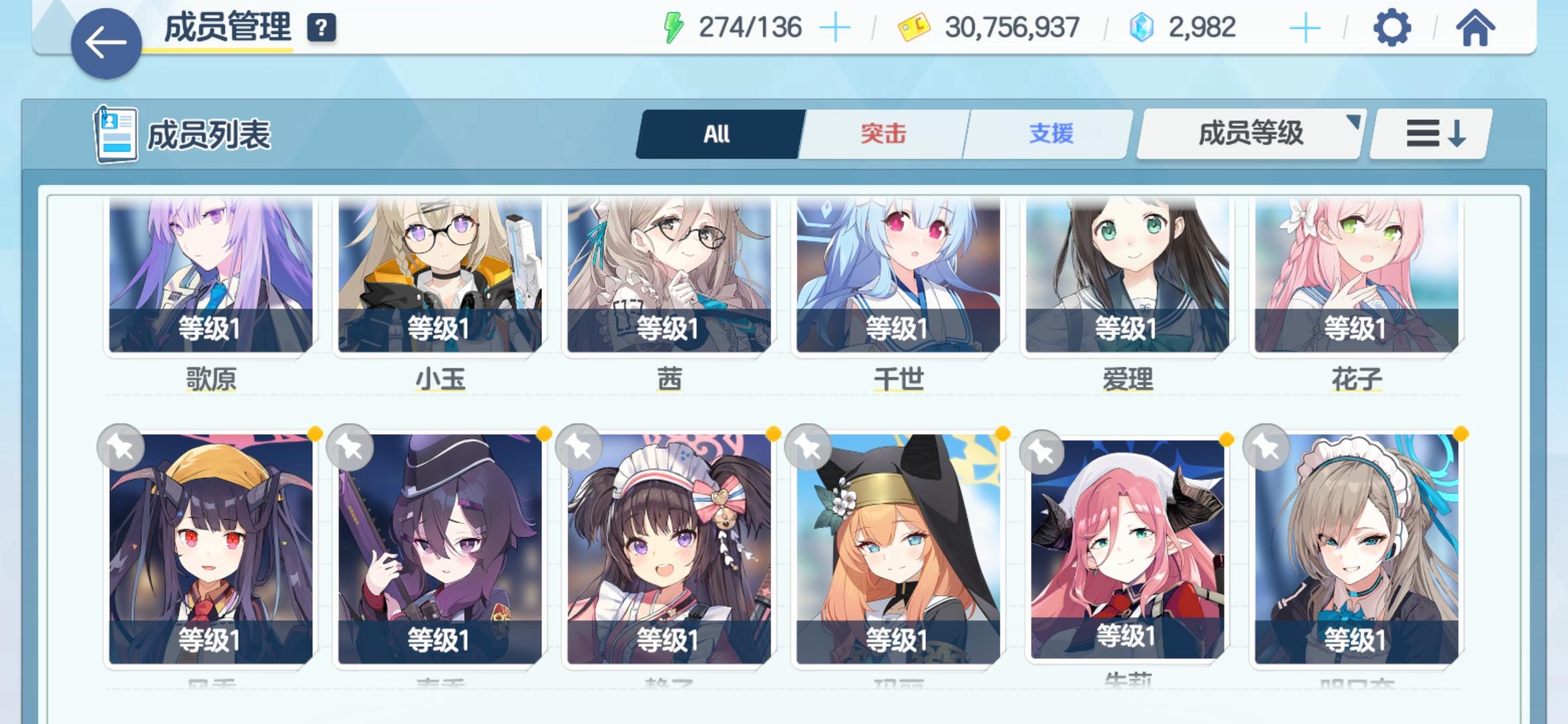Switch to the 突击 tab
The image size is (1568, 724).
(x=883, y=133)
